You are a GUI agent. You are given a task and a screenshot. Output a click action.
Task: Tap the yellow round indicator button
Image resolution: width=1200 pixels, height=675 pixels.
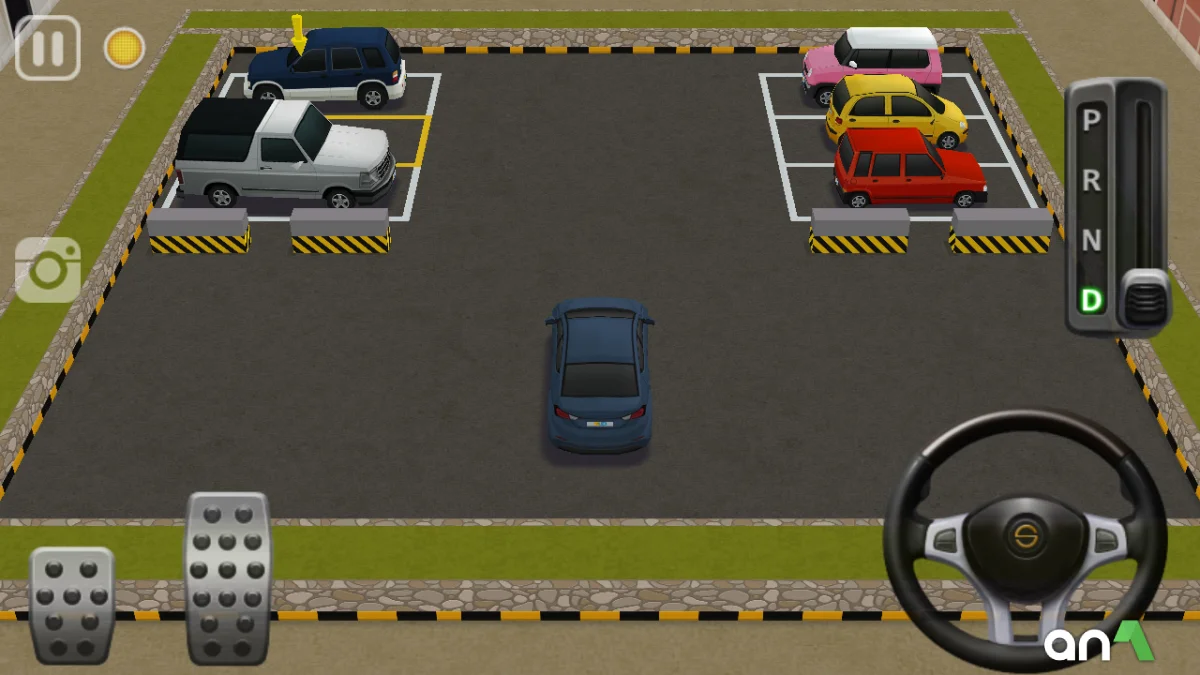click(124, 48)
